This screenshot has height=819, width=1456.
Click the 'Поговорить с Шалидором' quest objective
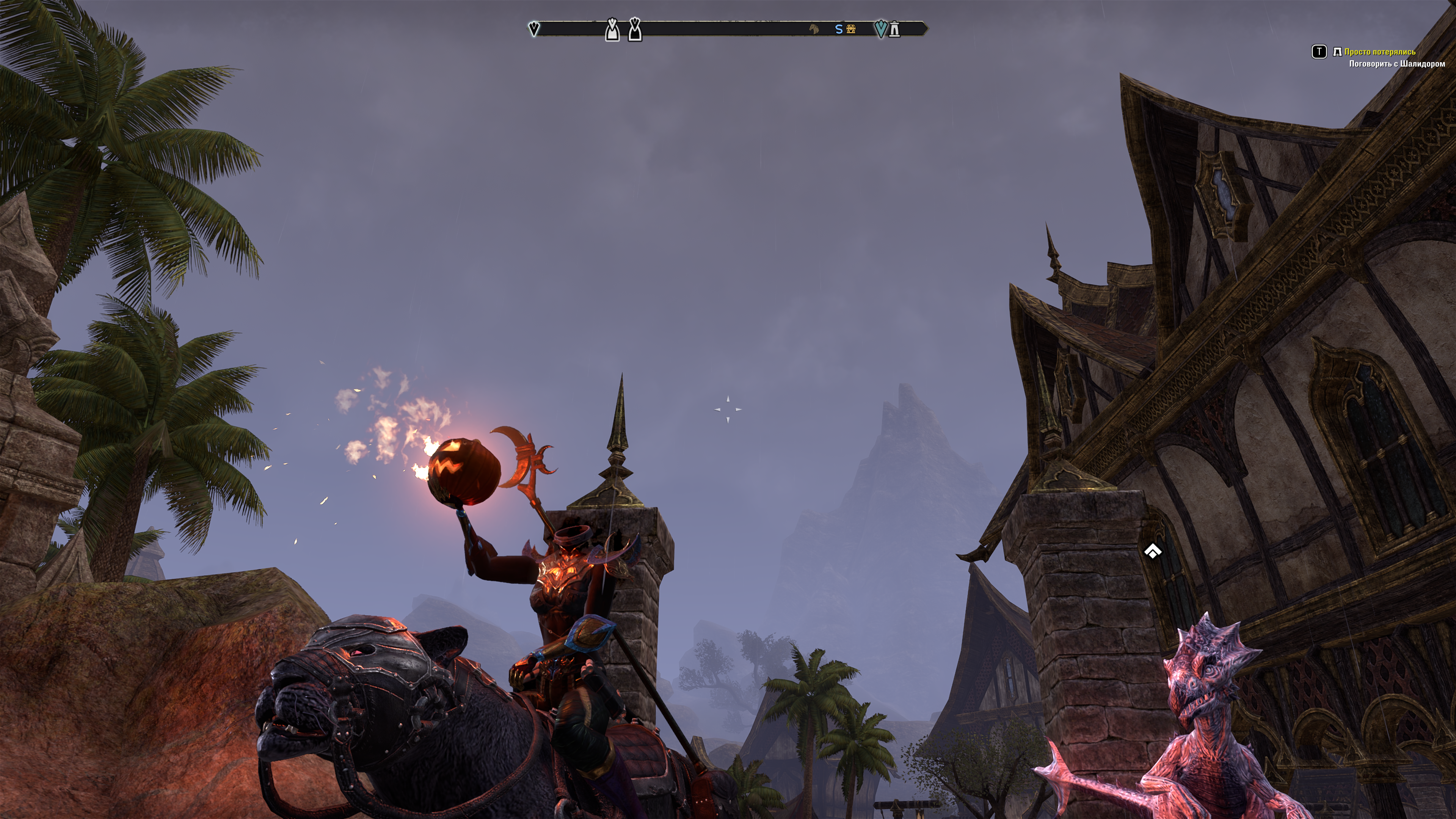[1396, 64]
